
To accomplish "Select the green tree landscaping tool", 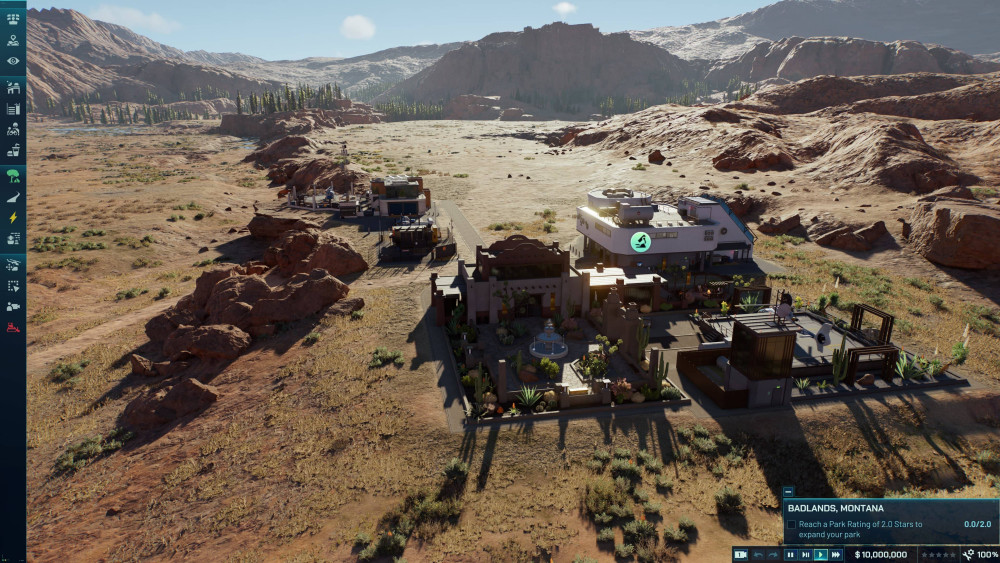I will pos(13,175).
